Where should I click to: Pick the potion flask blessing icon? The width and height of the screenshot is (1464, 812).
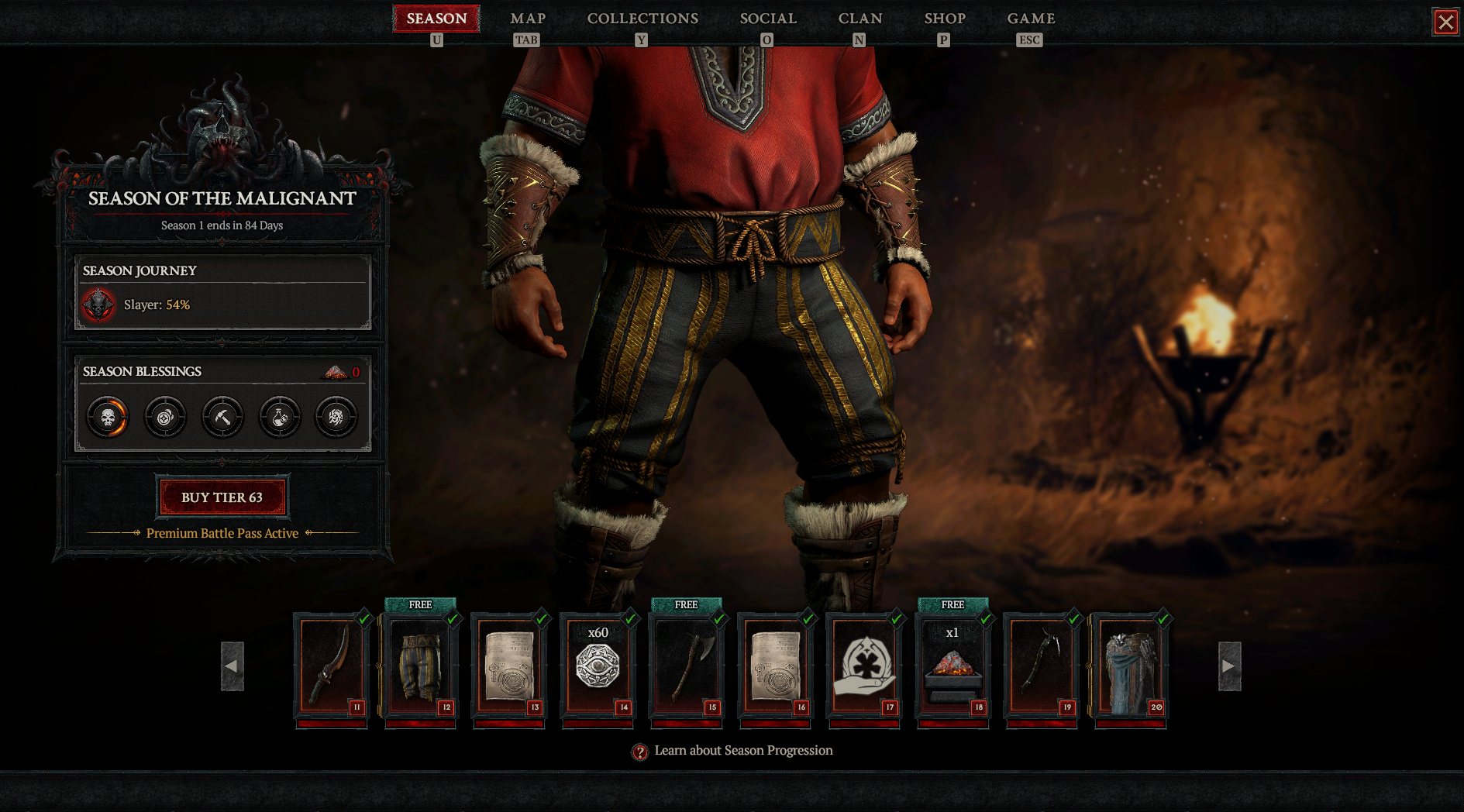point(280,418)
